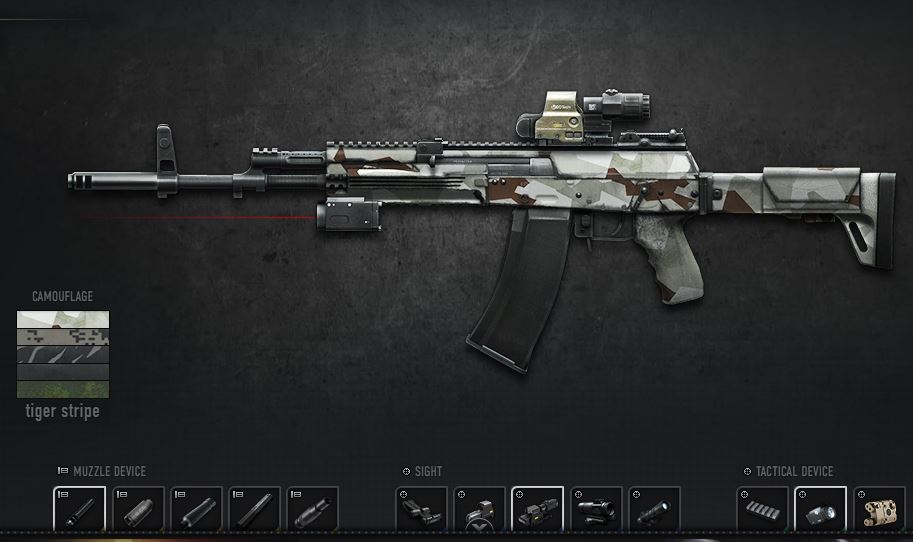Choose the holographic sight without magnifier
This screenshot has height=542, width=913.
point(479,510)
